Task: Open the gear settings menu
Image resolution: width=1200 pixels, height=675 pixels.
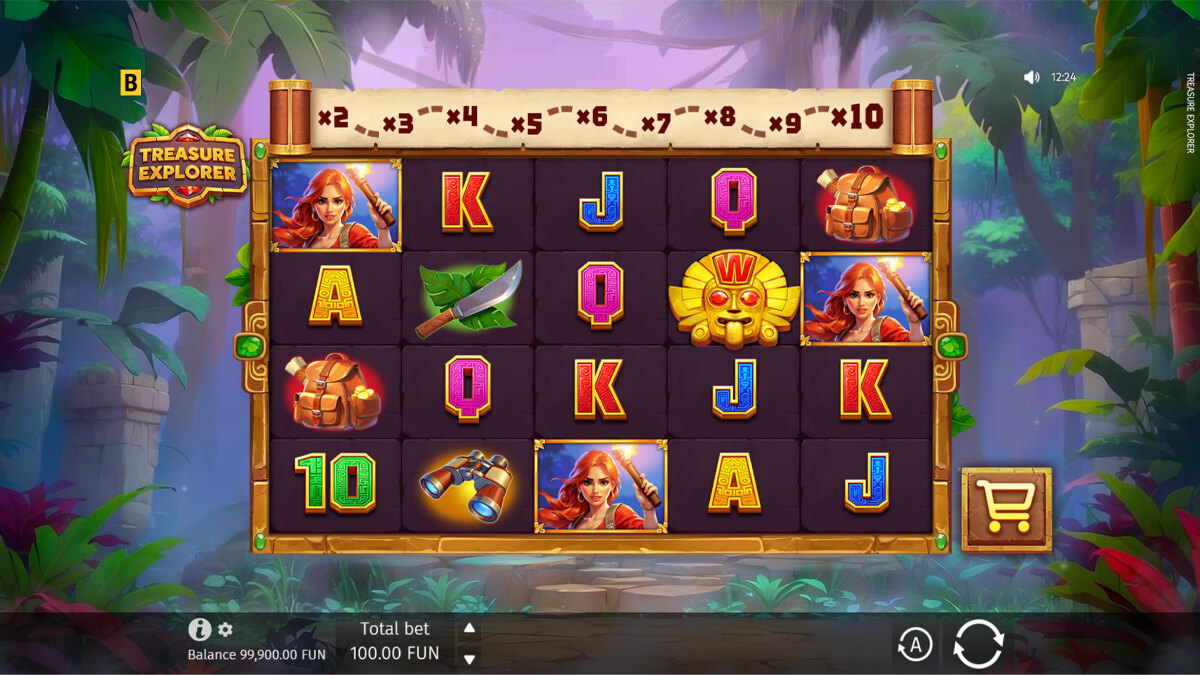Action: [x=226, y=629]
